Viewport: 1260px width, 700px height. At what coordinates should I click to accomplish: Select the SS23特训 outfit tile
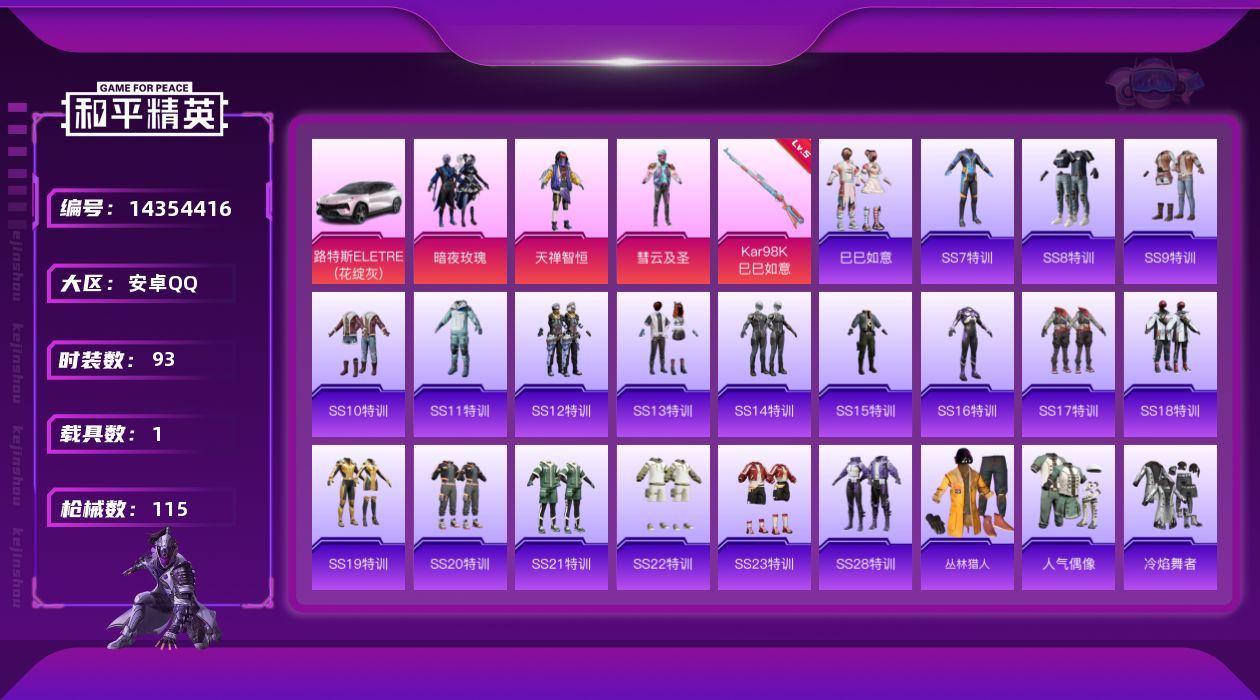764,517
